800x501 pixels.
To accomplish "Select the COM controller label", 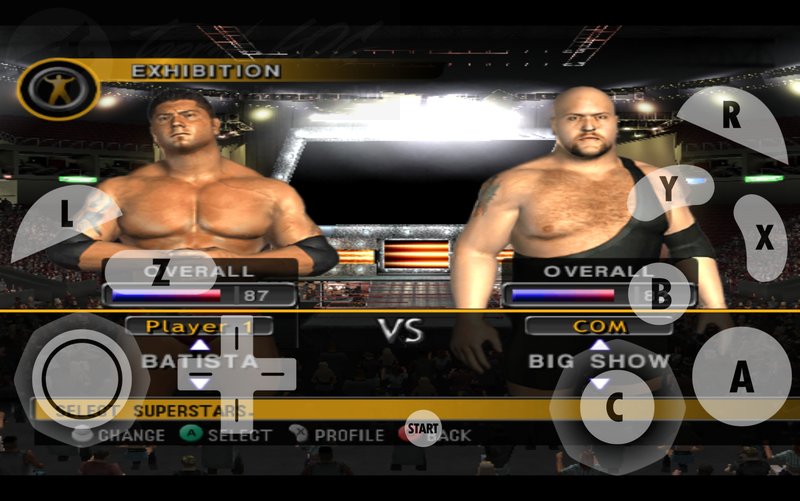I will click(x=599, y=326).
